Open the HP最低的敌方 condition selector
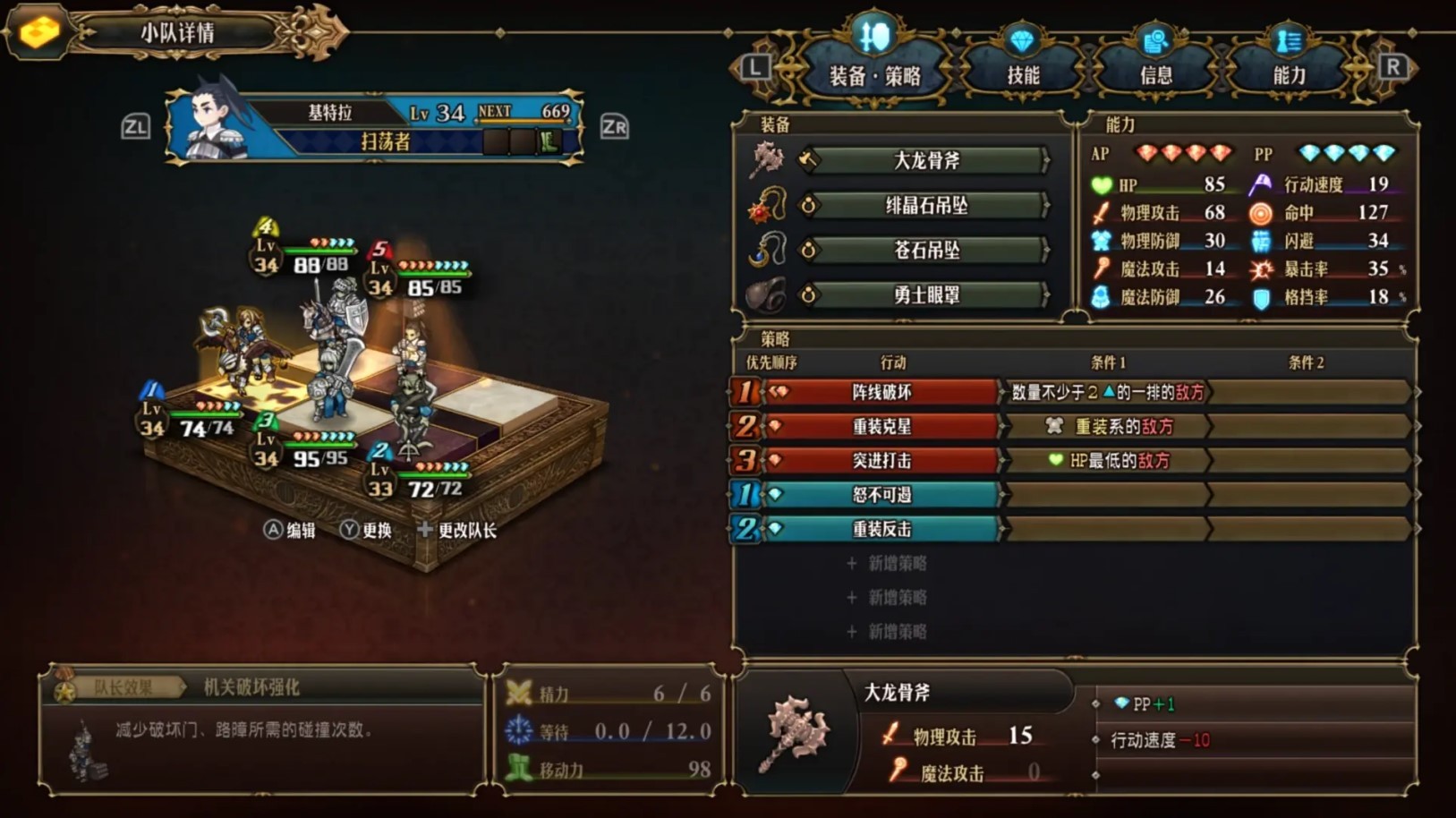This screenshot has height=818, width=1456. 1105,461
